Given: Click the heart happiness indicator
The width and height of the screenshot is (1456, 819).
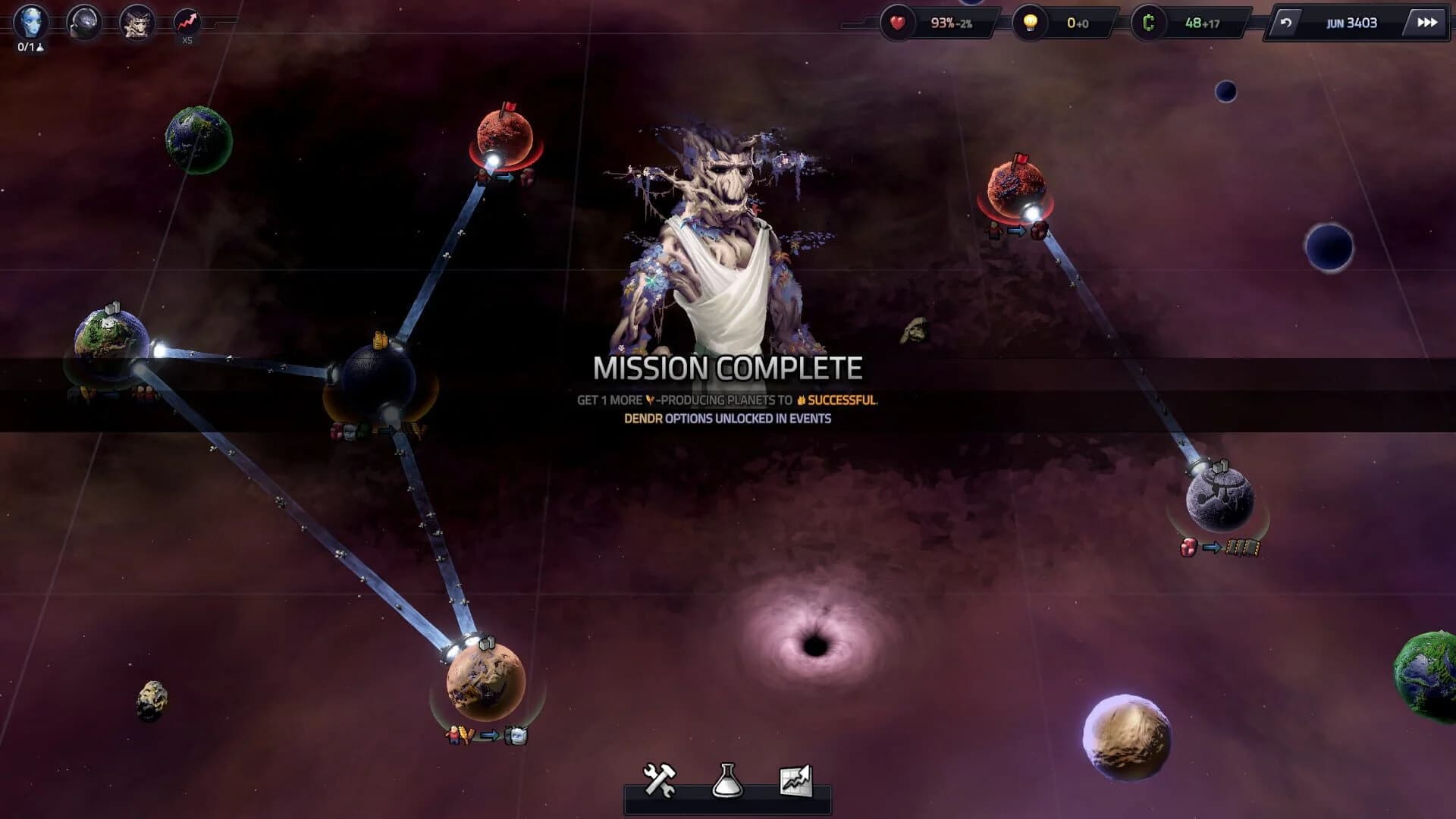Looking at the screenshot, I should 897,22.
